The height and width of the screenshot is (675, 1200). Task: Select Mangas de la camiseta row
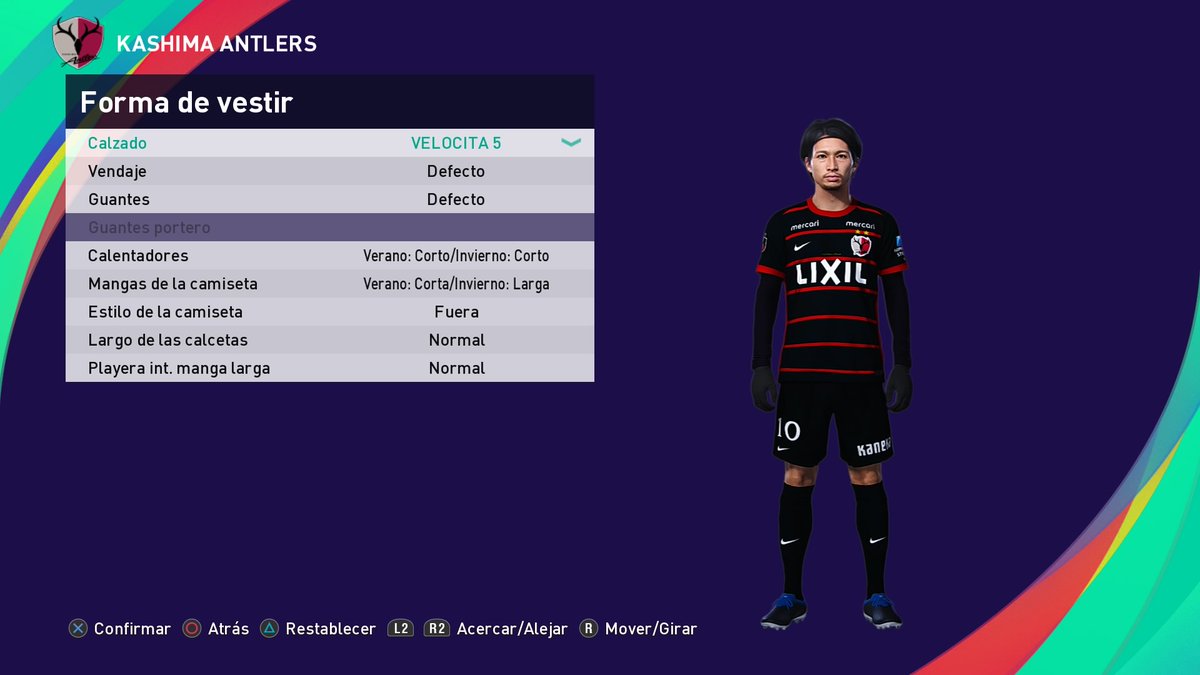pos(329,284)
